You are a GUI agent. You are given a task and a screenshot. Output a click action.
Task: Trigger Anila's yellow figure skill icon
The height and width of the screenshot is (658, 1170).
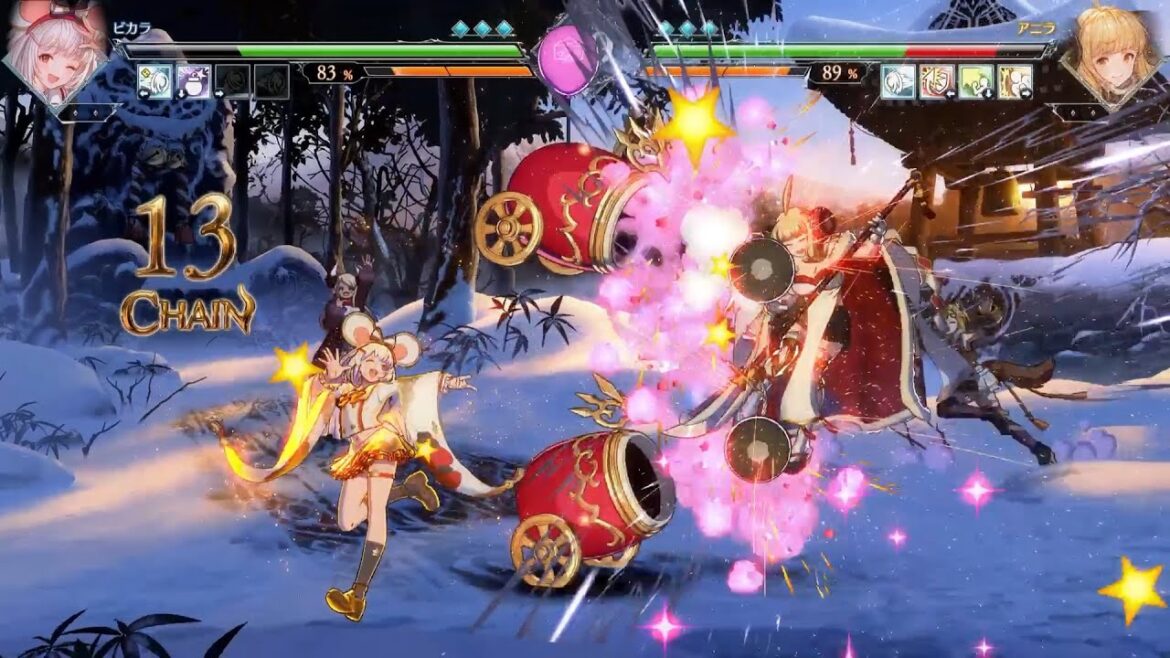tap(1015, 81)
